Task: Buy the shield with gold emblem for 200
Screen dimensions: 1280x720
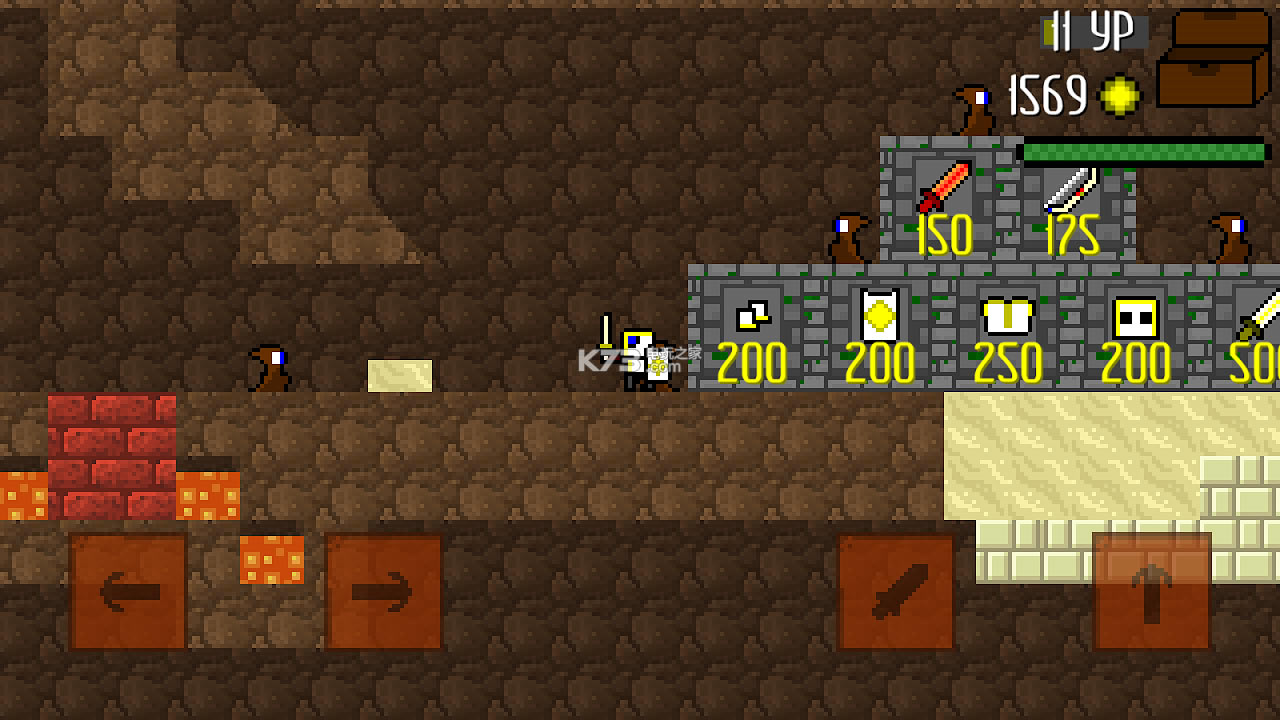Action: coord(878,317)
